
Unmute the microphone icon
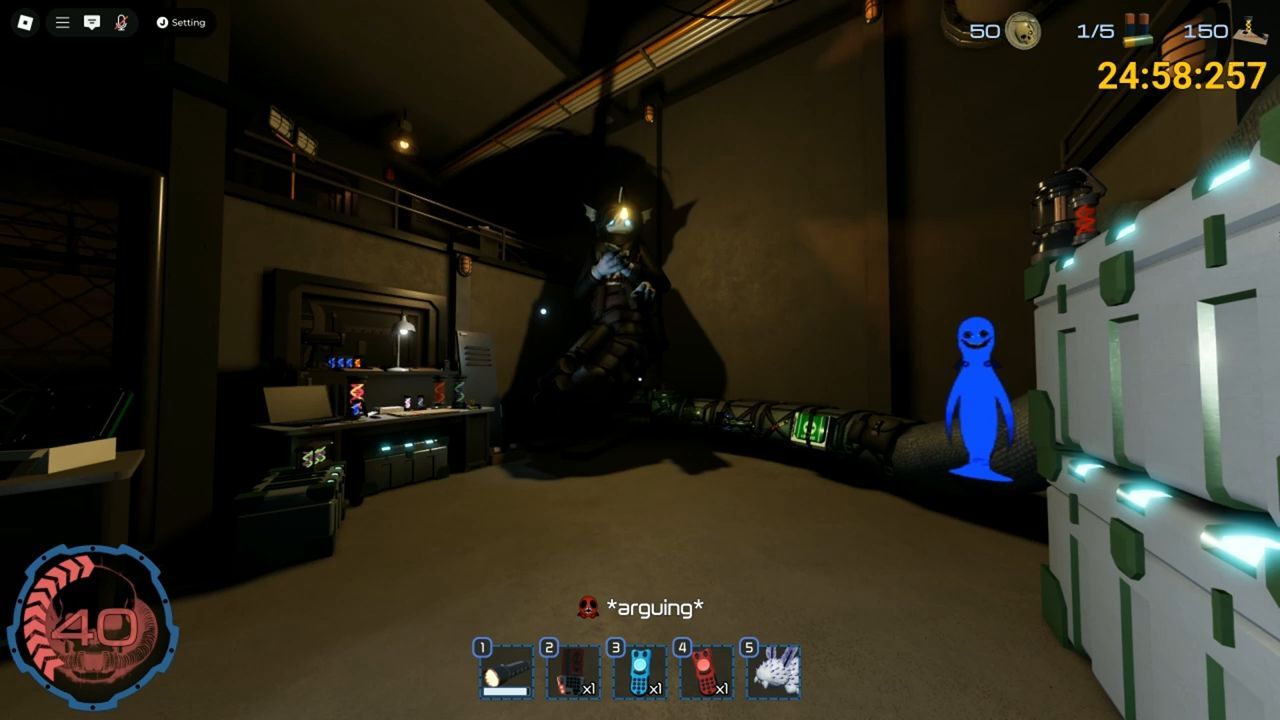click(x=121, y=22)
